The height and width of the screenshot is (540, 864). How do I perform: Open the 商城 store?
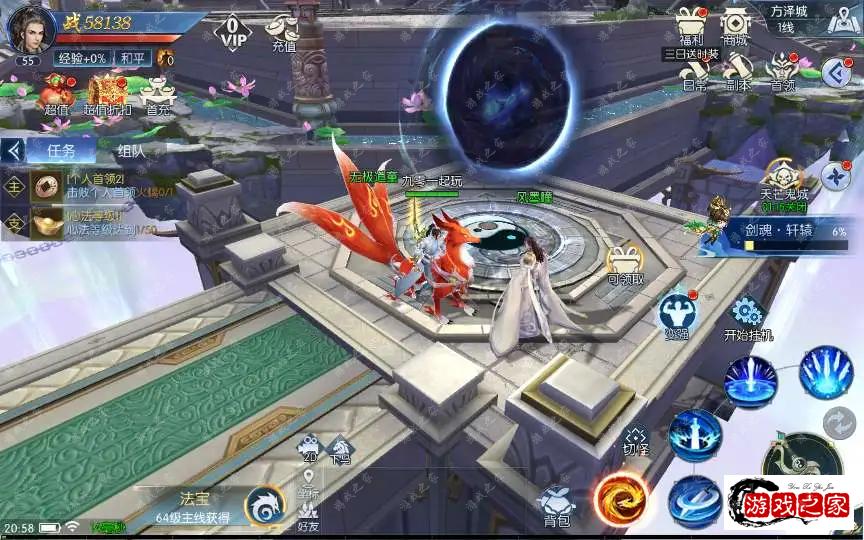coord(735,23)
